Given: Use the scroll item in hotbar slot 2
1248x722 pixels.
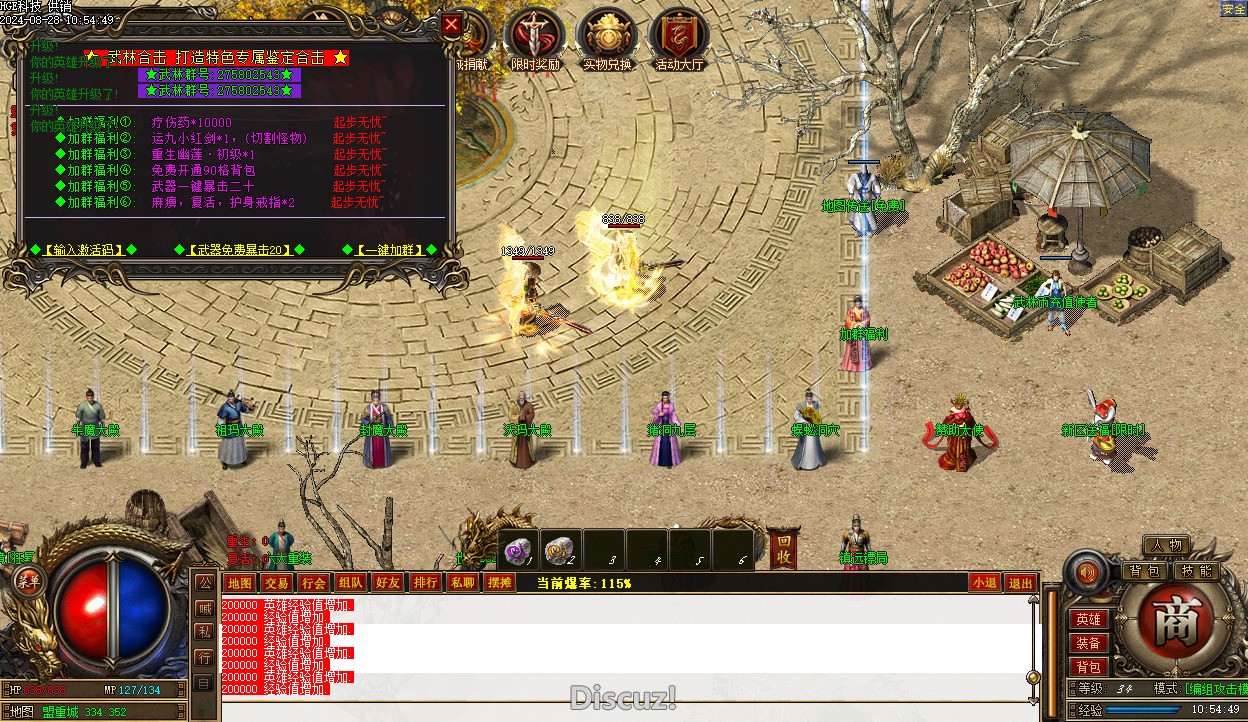Looking at the screenshot, I should pyautogui.click(x=562, y=549).
